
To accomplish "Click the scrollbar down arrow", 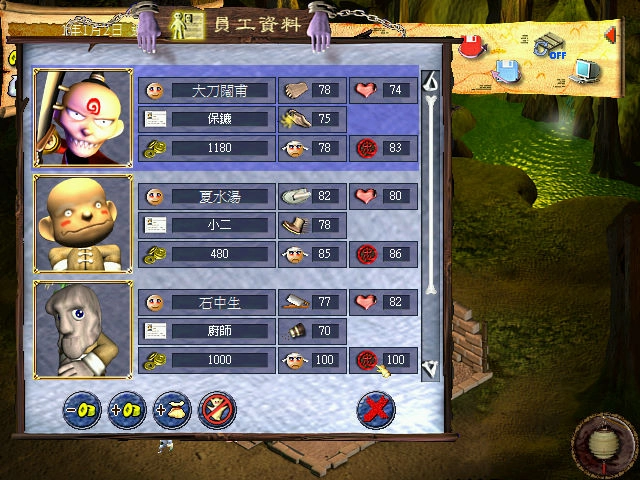I will tap(431, 369).
